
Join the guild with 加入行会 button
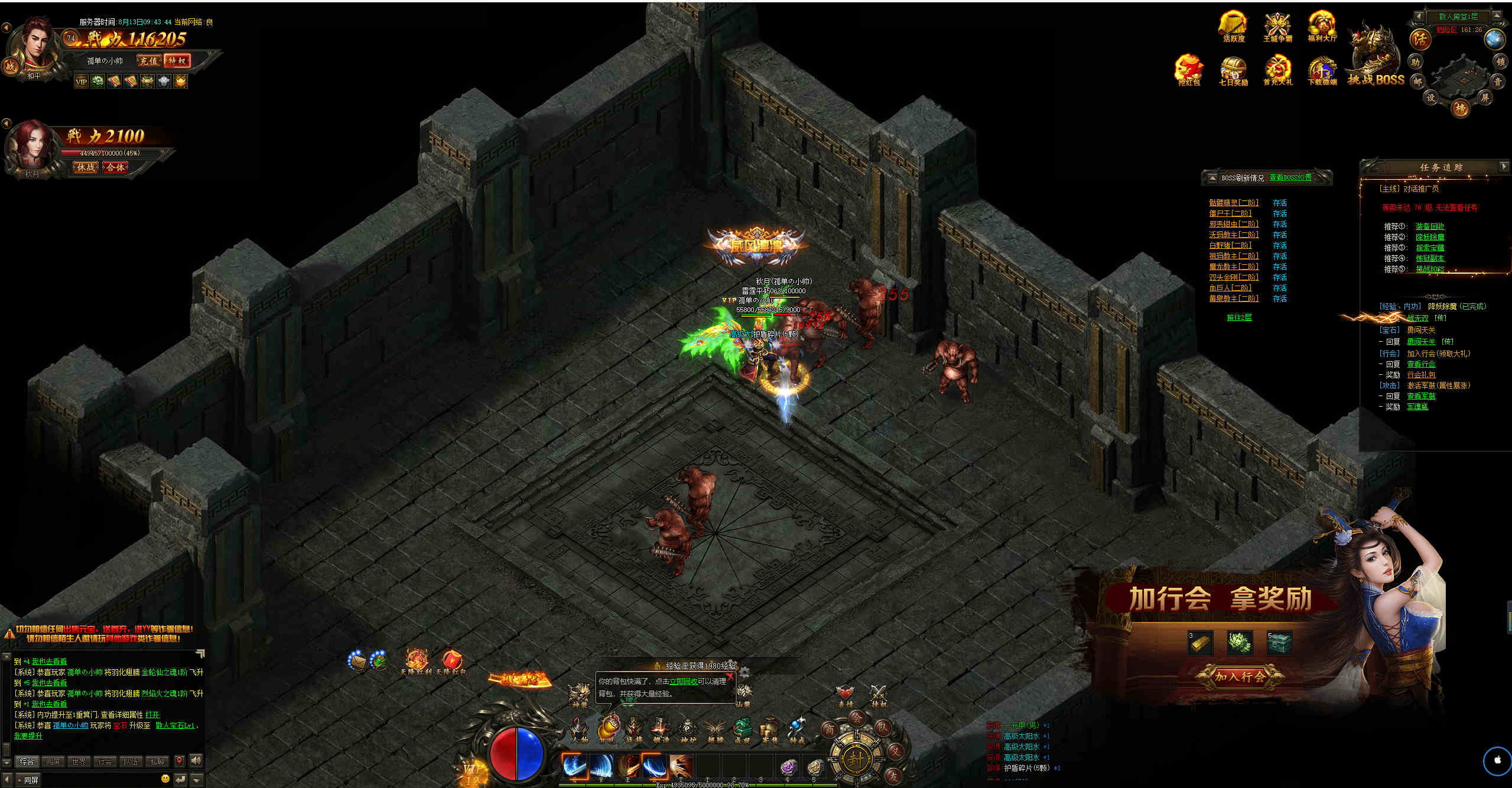tap(1240, 676)
